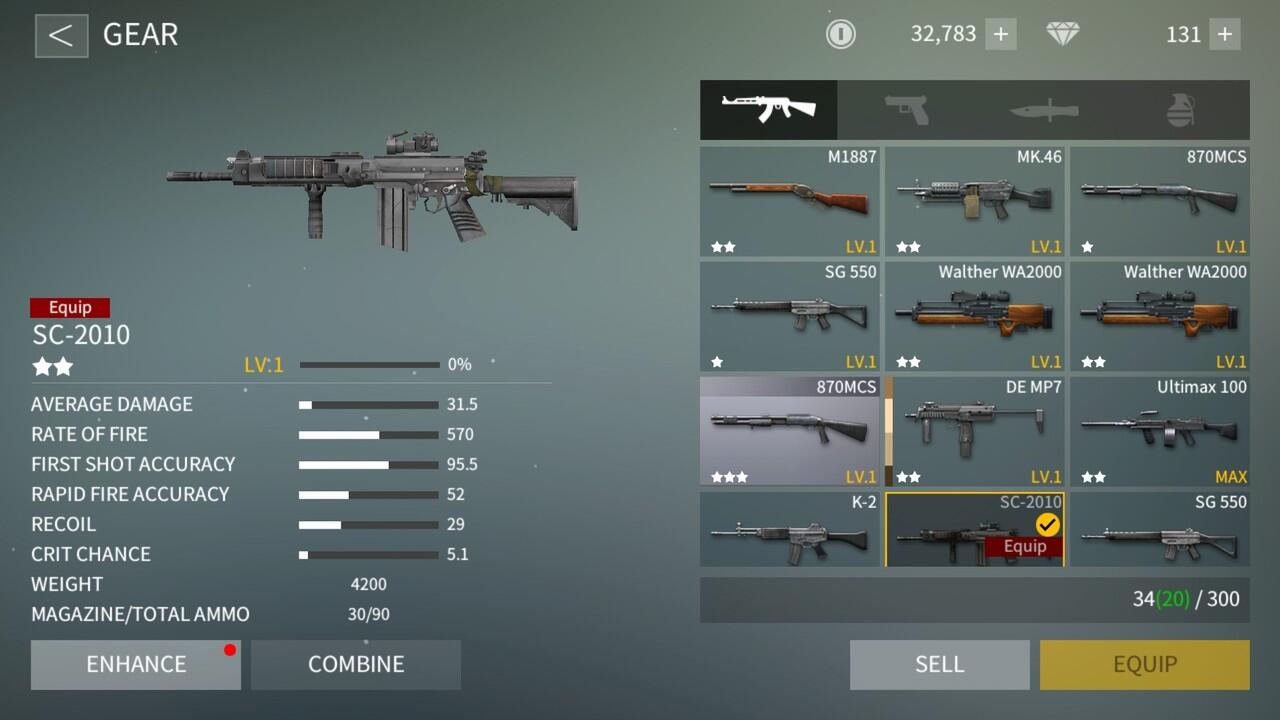Go back using the arrow button
Screen dimensions: 1280x720
point(61,35)
